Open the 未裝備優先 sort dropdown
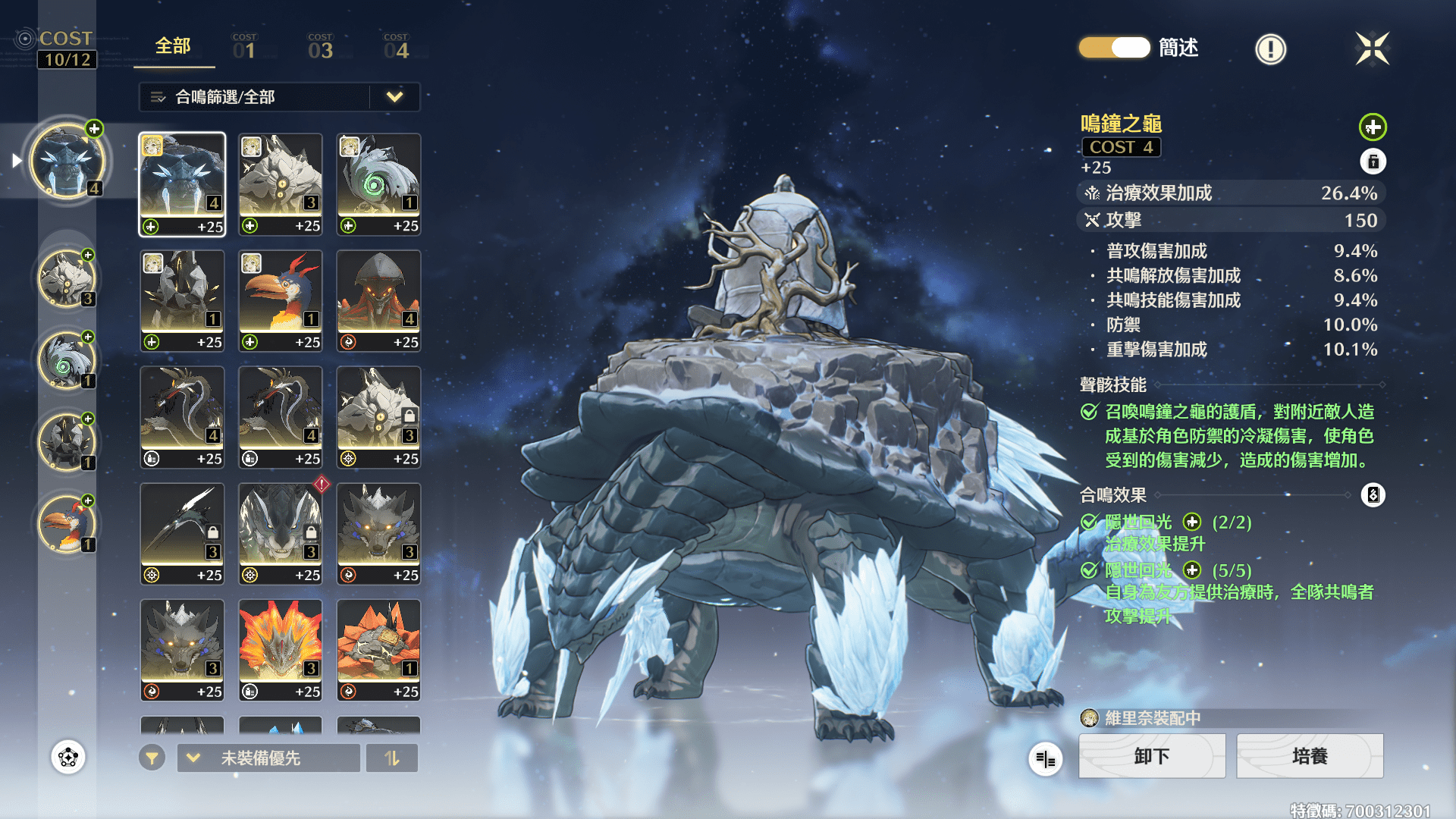Viewport: 1456px width, 819px height. 268,758
